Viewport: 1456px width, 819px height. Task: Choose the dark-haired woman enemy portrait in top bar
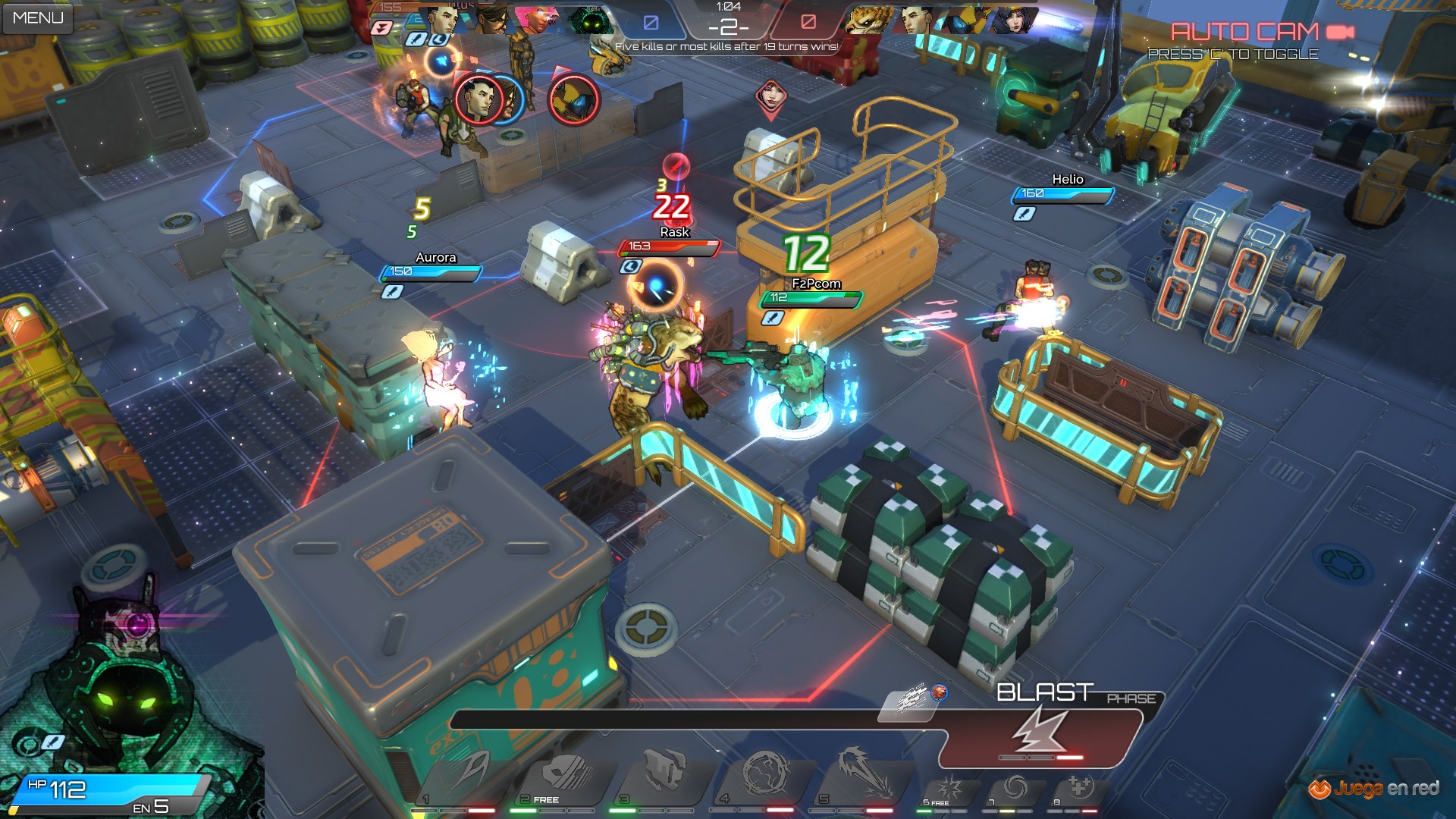[1013, 20]
